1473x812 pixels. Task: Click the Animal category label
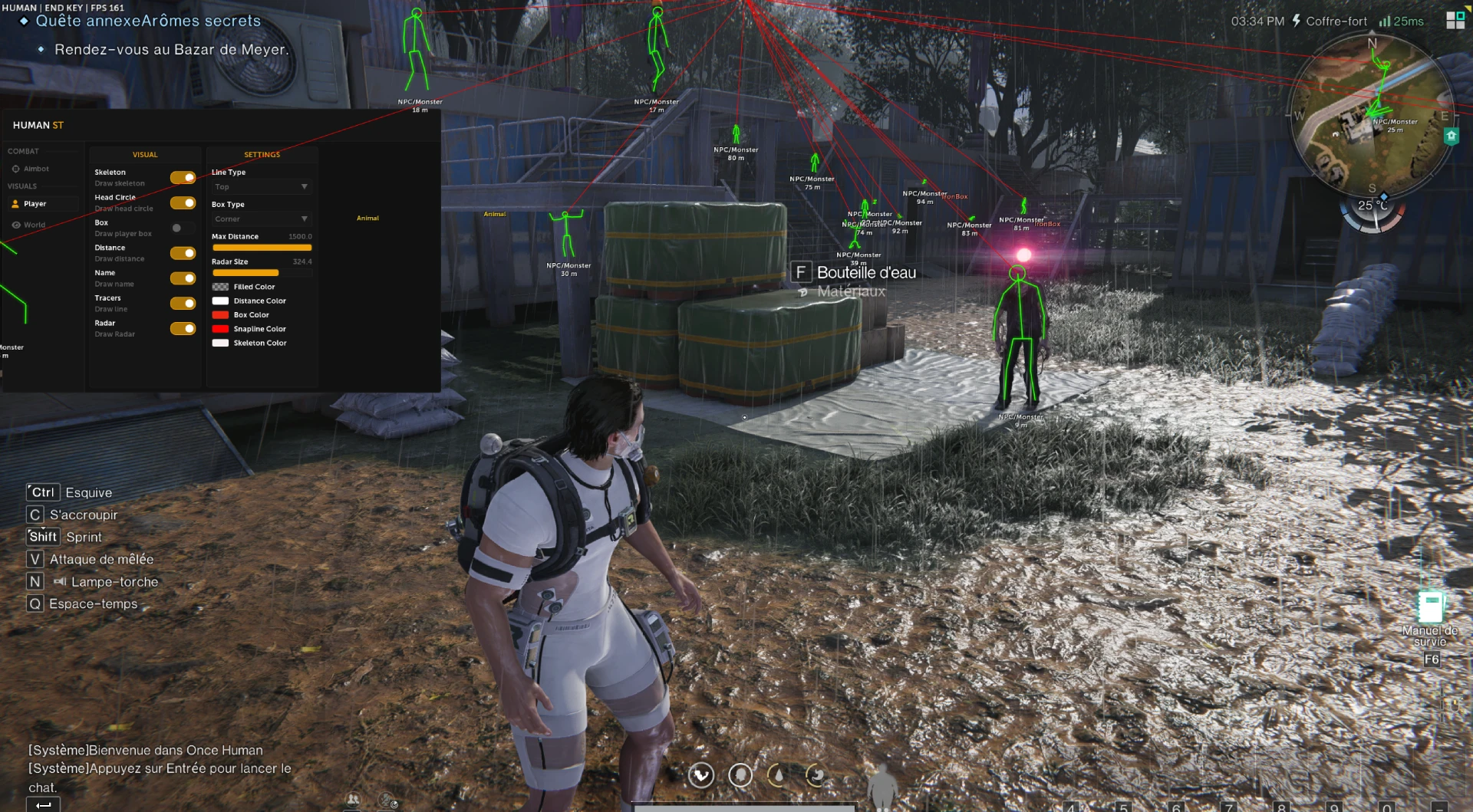click(x=367, y=218)
